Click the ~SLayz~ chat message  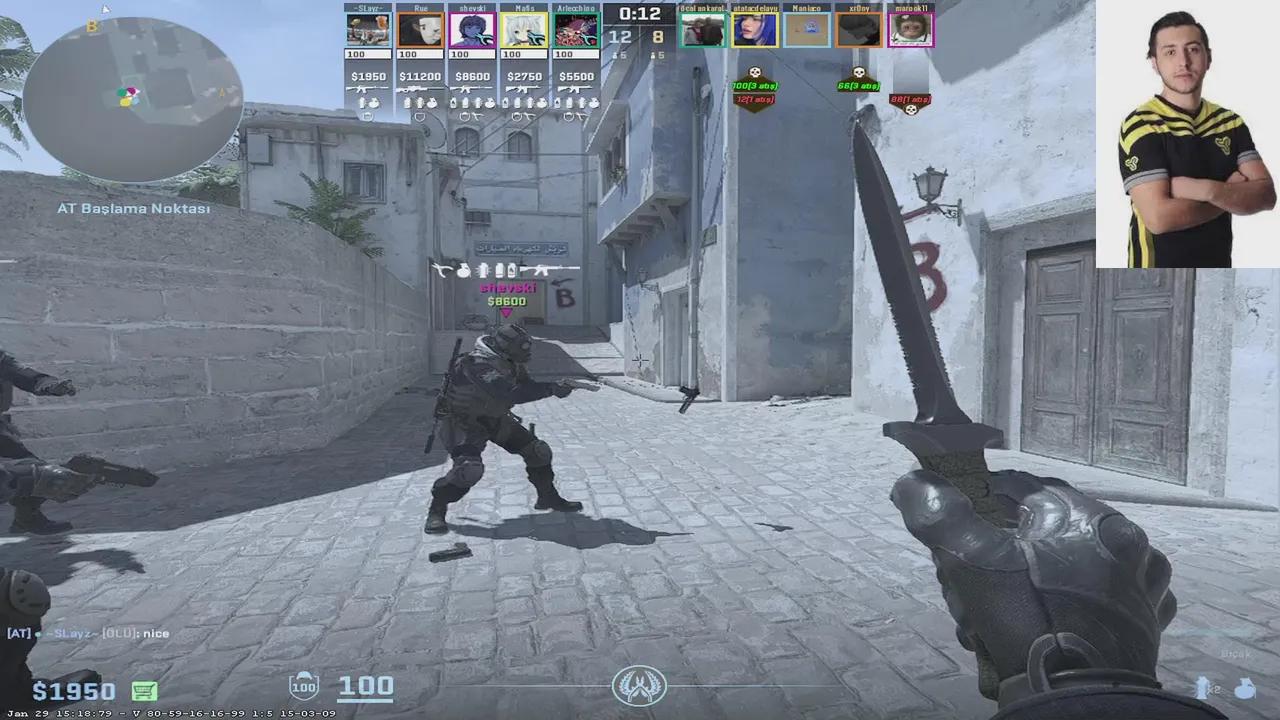click(x=88, y=633)
